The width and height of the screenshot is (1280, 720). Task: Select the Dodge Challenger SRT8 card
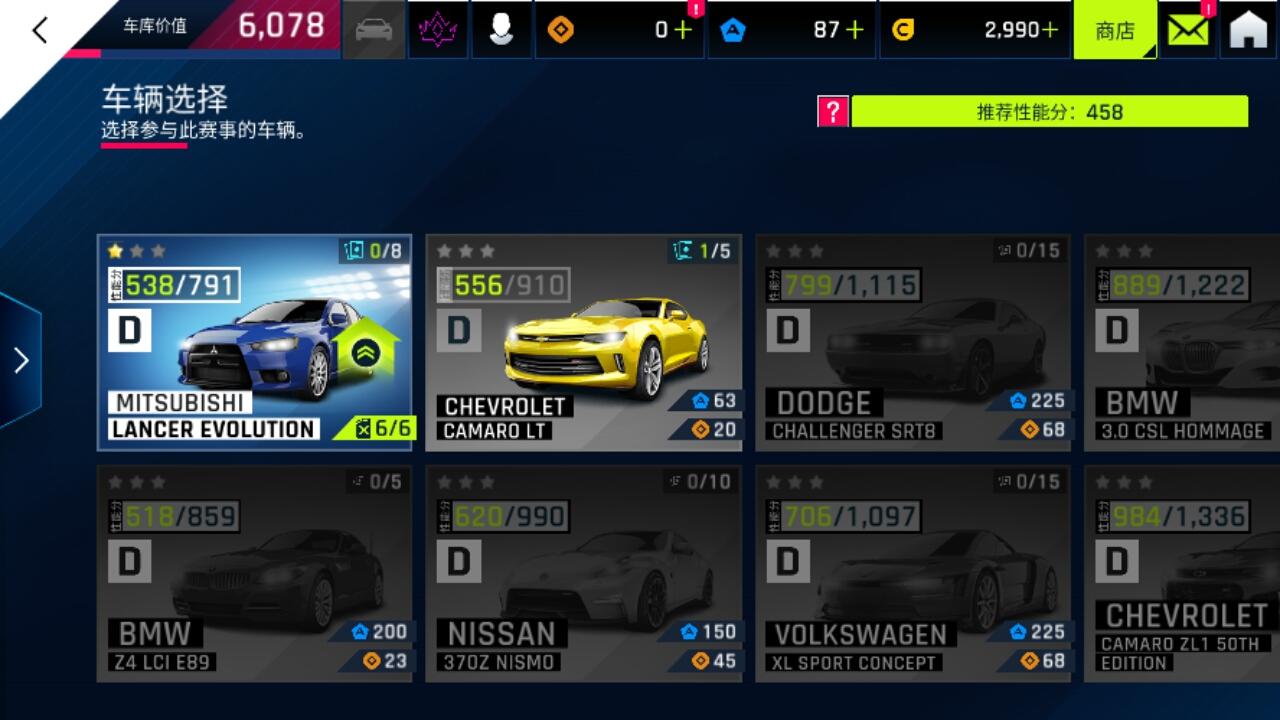[x=912, y=342]
